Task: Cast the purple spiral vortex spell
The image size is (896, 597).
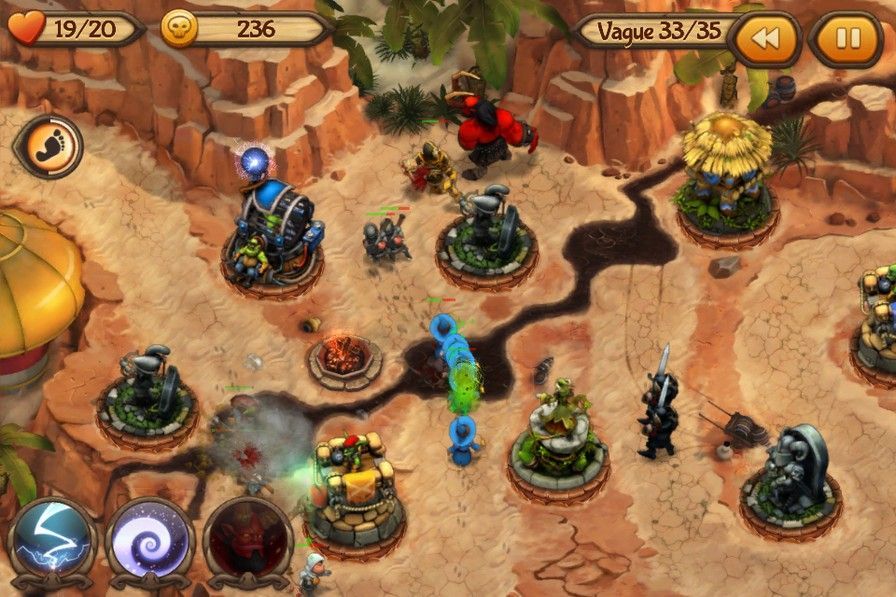Action: [x=150, y=543]
